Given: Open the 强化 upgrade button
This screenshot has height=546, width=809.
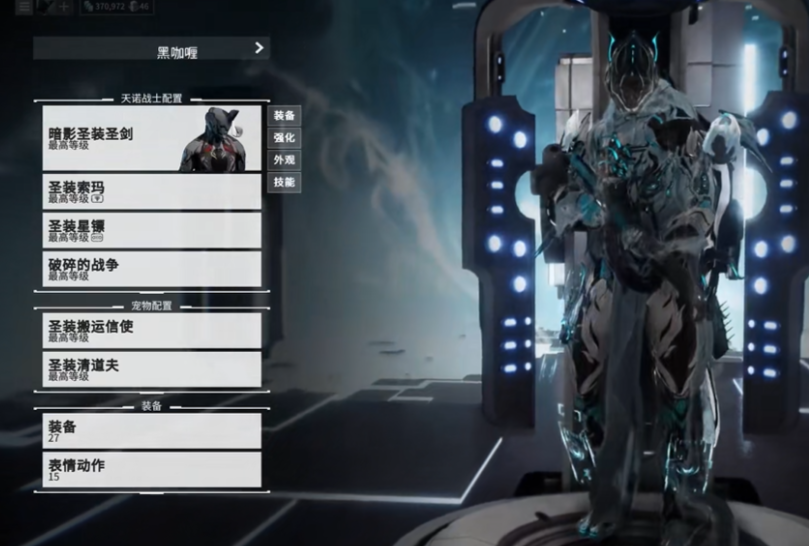Looking at the screenshot, I should click(x=284, y=138).
